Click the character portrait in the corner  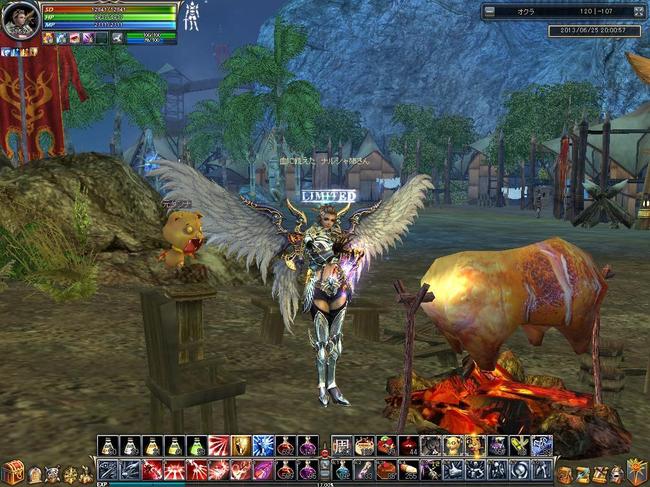pos(20,20)
